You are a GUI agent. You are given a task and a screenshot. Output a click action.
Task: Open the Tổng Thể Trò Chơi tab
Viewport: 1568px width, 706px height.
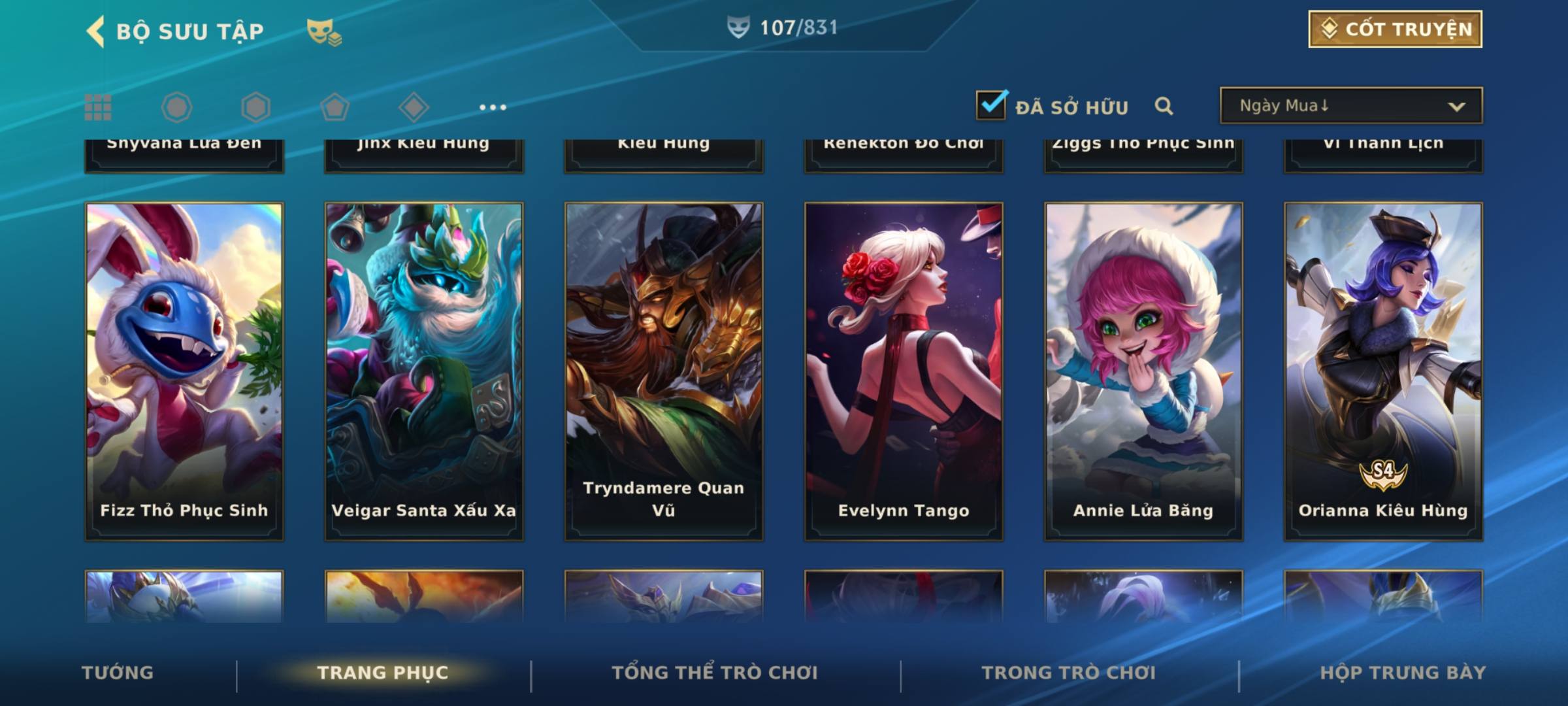(715, 673)
